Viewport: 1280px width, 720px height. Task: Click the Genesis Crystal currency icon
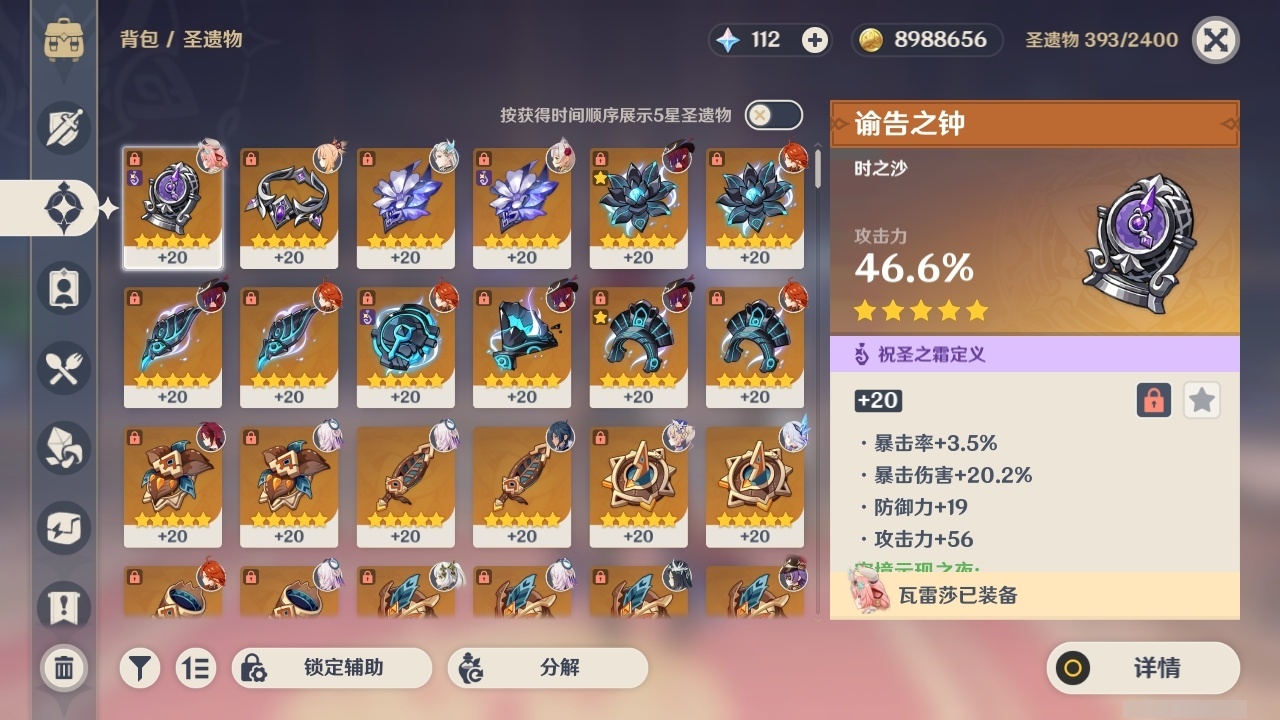tap(725, 40)
